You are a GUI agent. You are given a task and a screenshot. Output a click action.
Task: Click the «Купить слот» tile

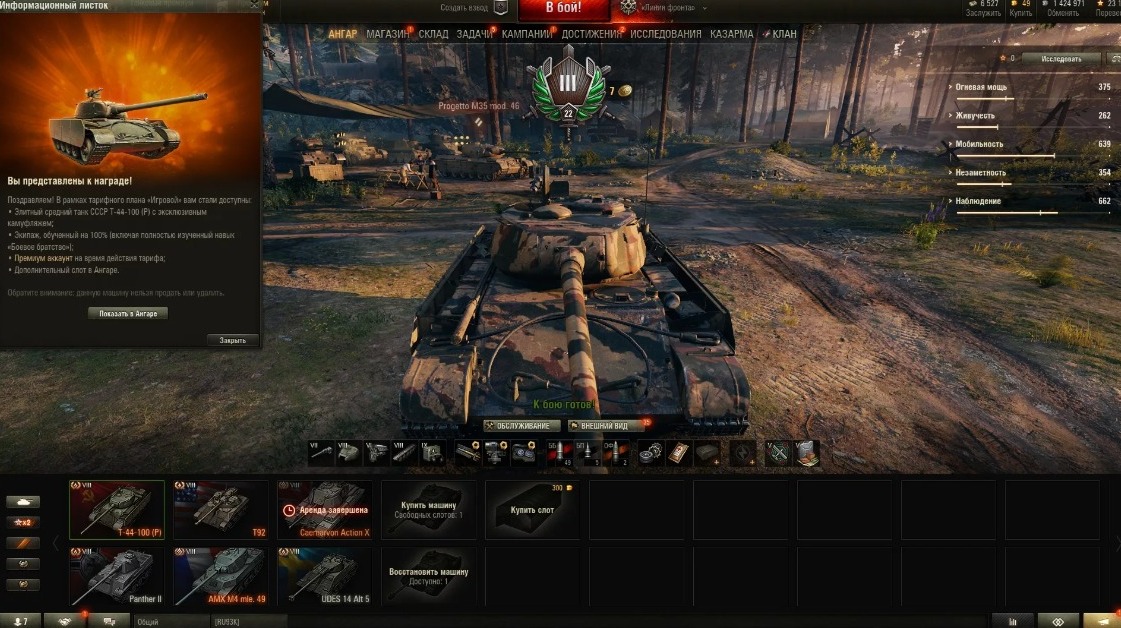point(532,510)
